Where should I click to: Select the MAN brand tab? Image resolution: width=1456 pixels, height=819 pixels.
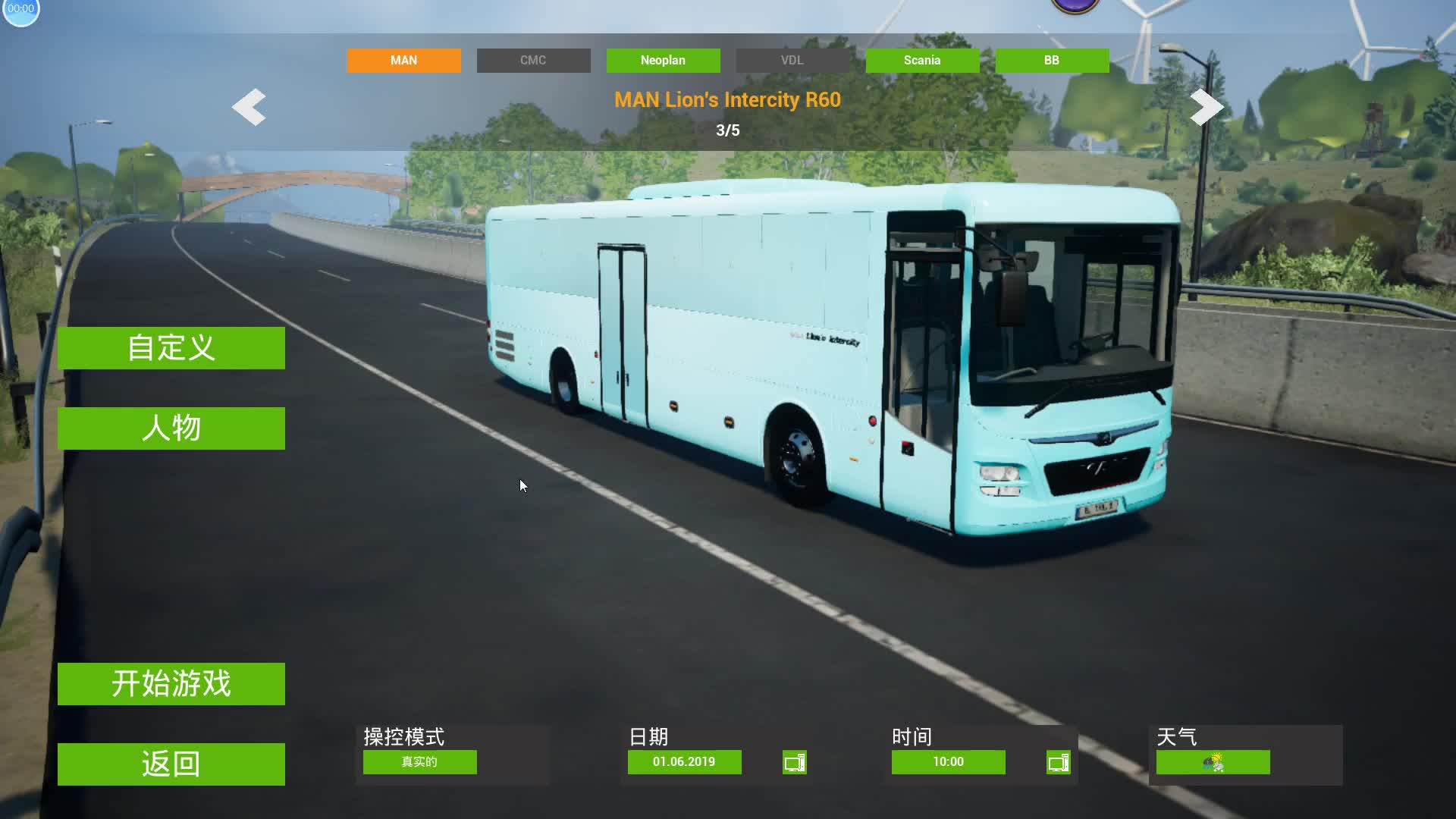pyautogui.click(x=403, y=61)
